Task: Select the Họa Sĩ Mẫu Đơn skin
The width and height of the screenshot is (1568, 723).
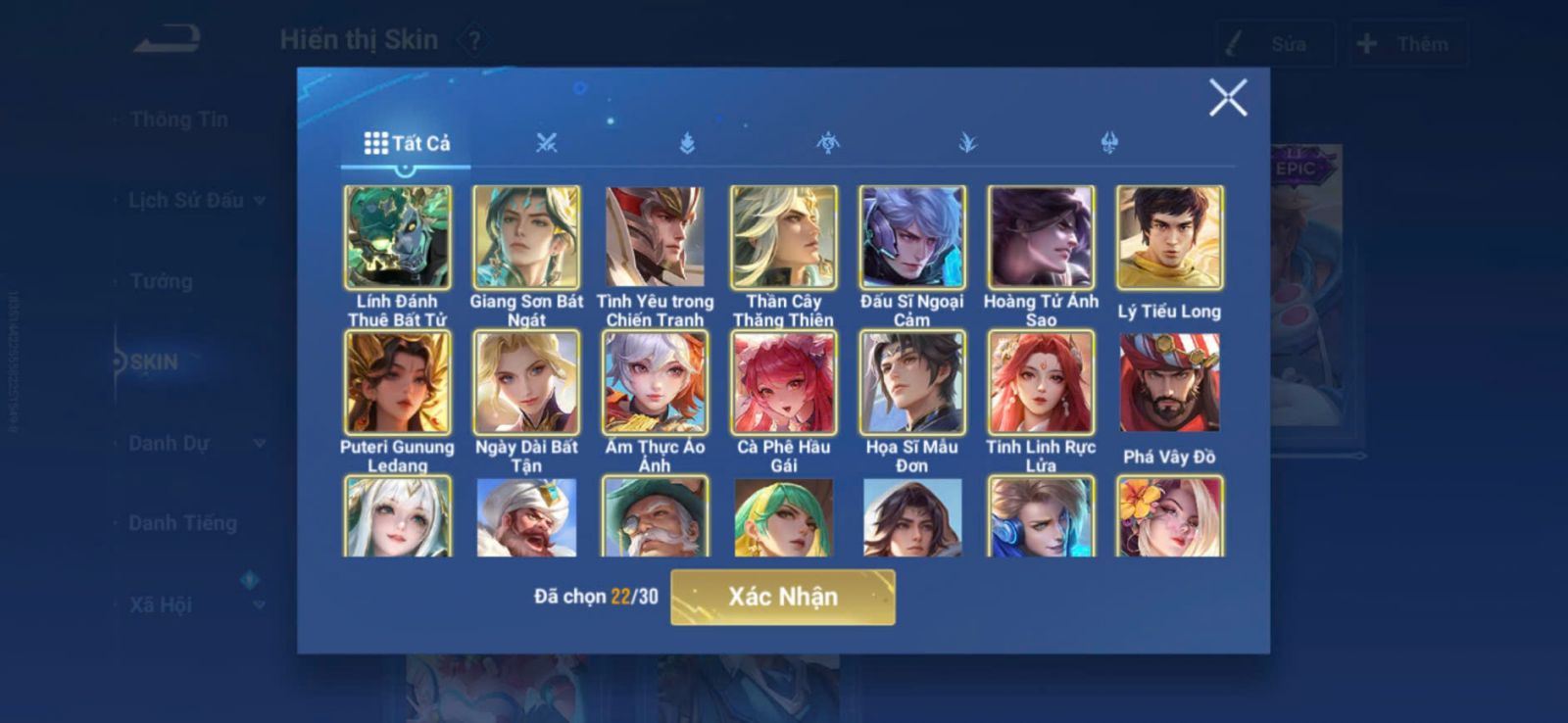Action: (911, 382)
